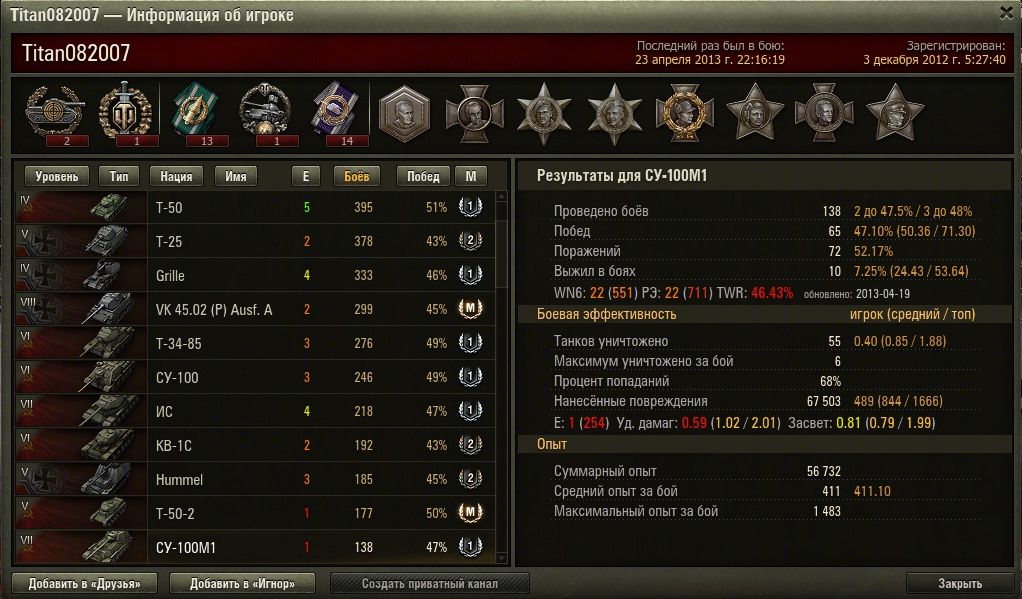
Task: Sort by the E efficiency column
Action: pyautogui.click(x=306, y=176)
